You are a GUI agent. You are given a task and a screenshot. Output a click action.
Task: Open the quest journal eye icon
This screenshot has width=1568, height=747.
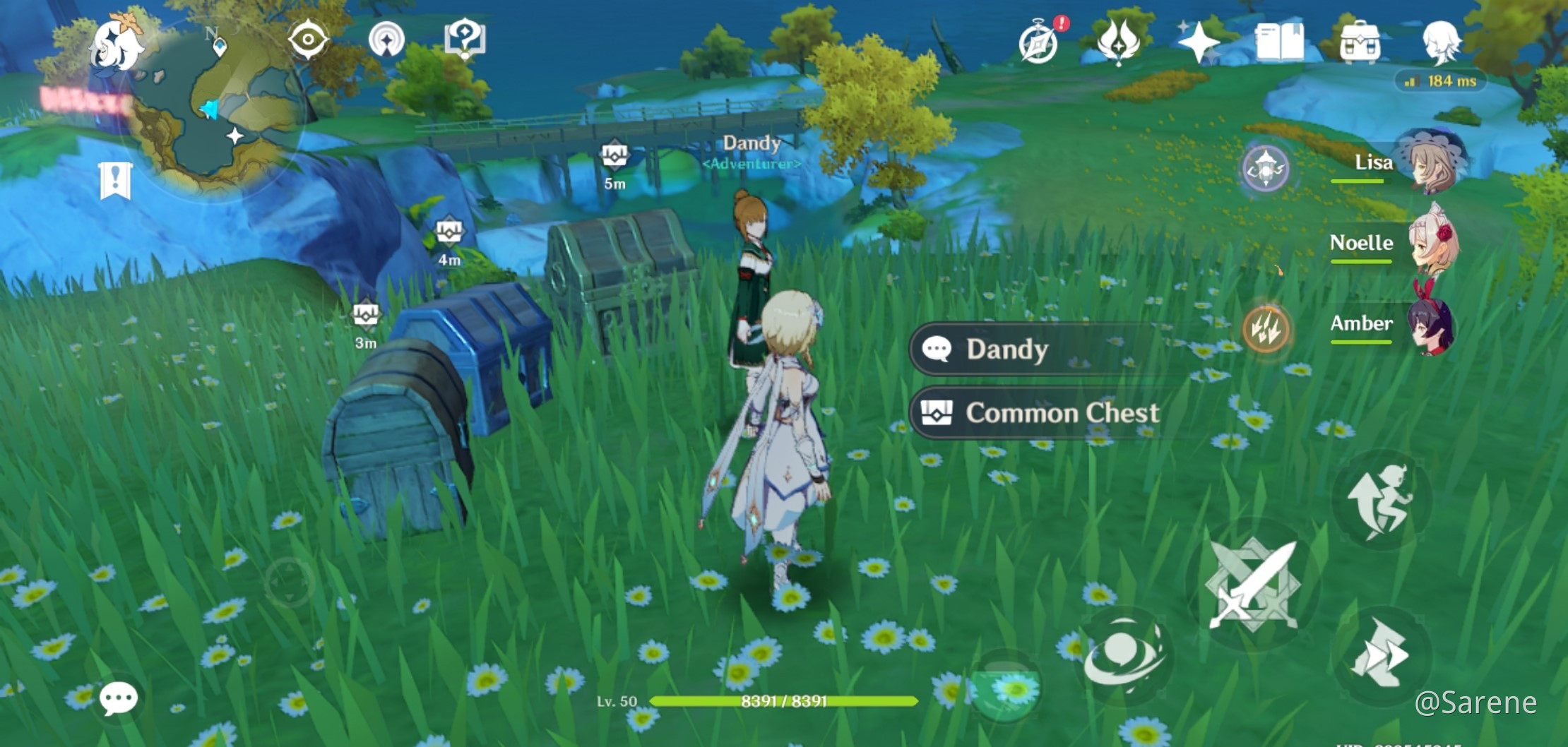[308, 41]
